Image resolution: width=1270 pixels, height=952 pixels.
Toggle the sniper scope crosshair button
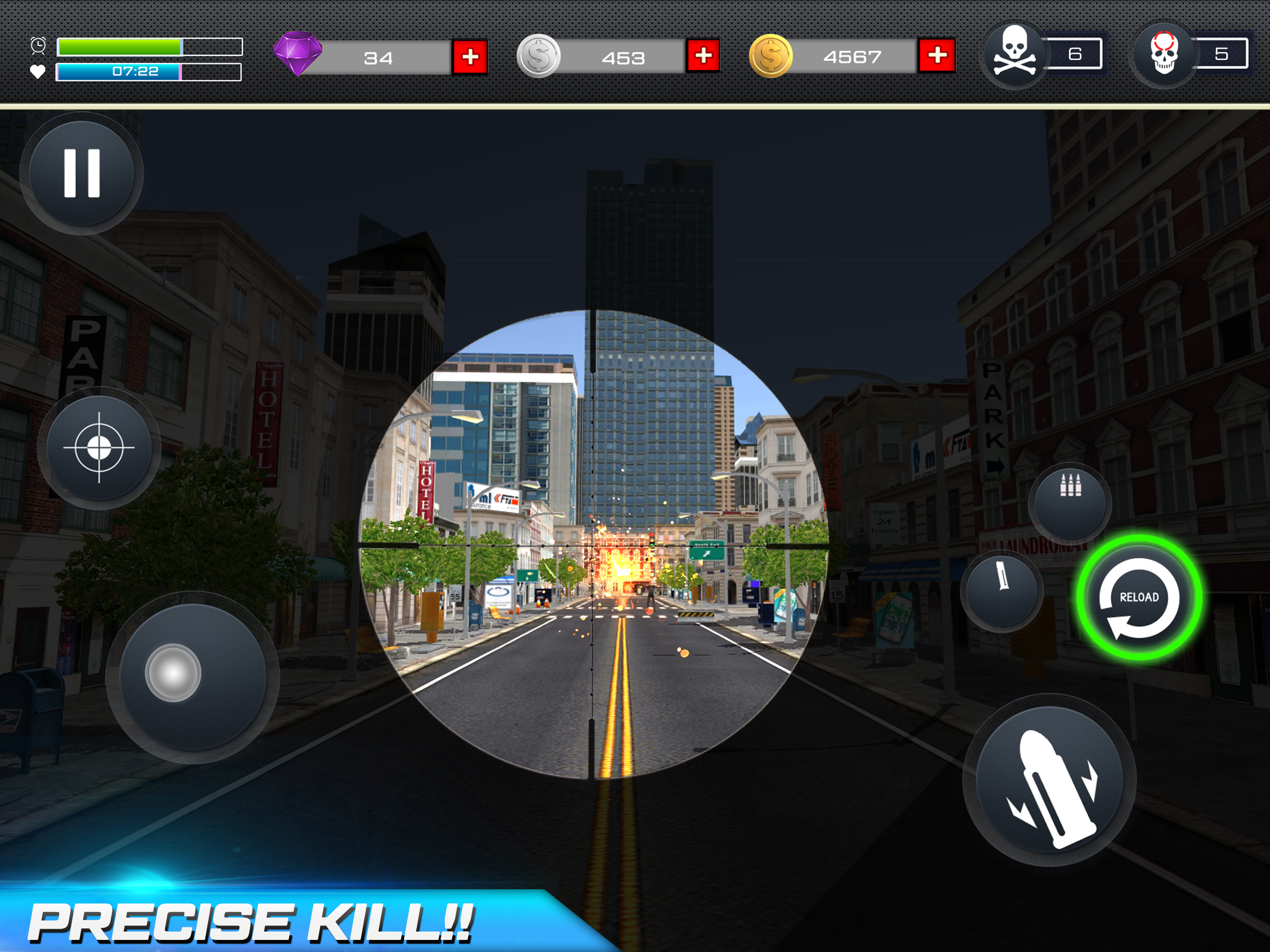(99, 448)
